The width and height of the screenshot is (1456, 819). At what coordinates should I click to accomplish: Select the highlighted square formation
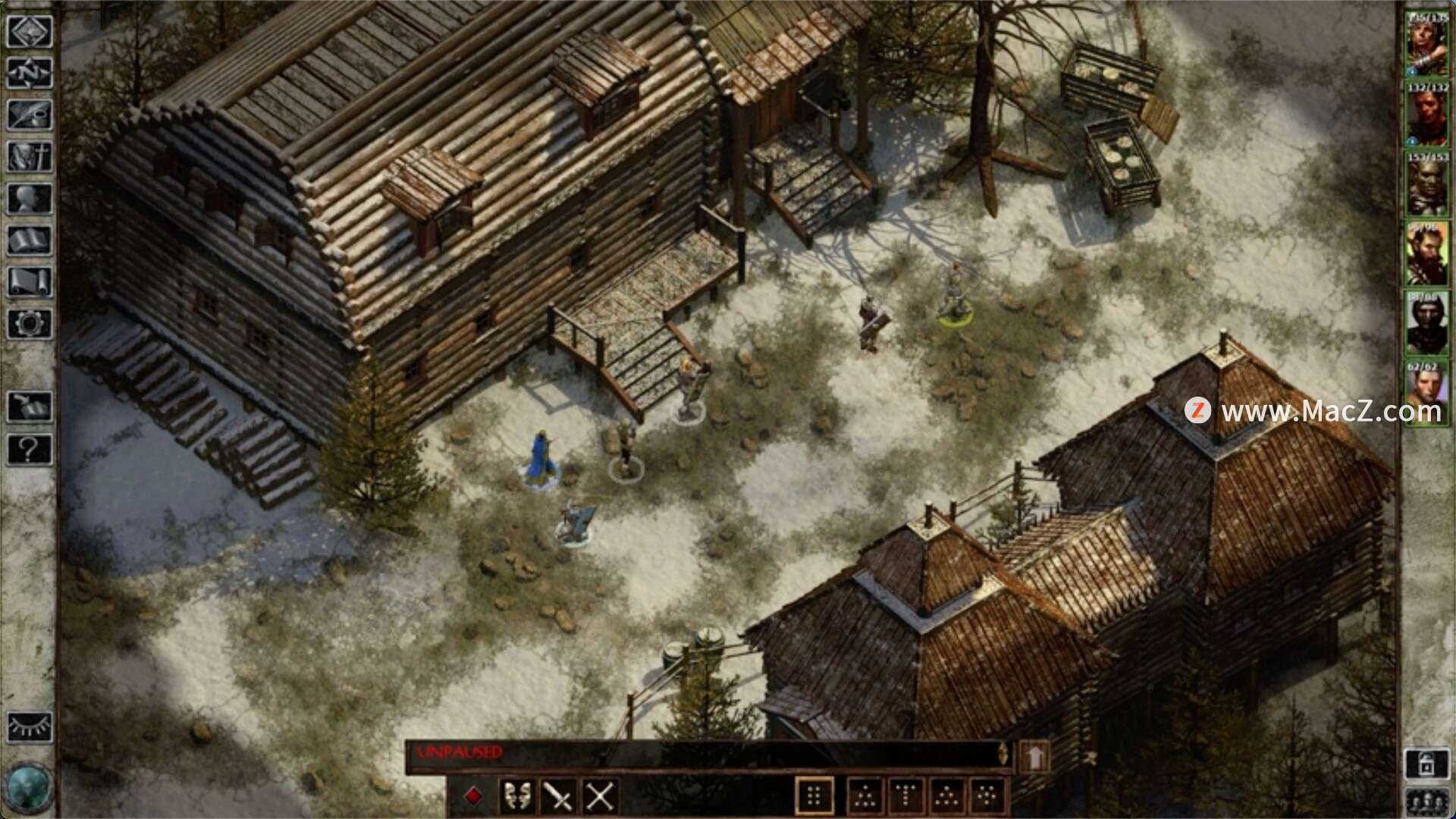point(814,796)
